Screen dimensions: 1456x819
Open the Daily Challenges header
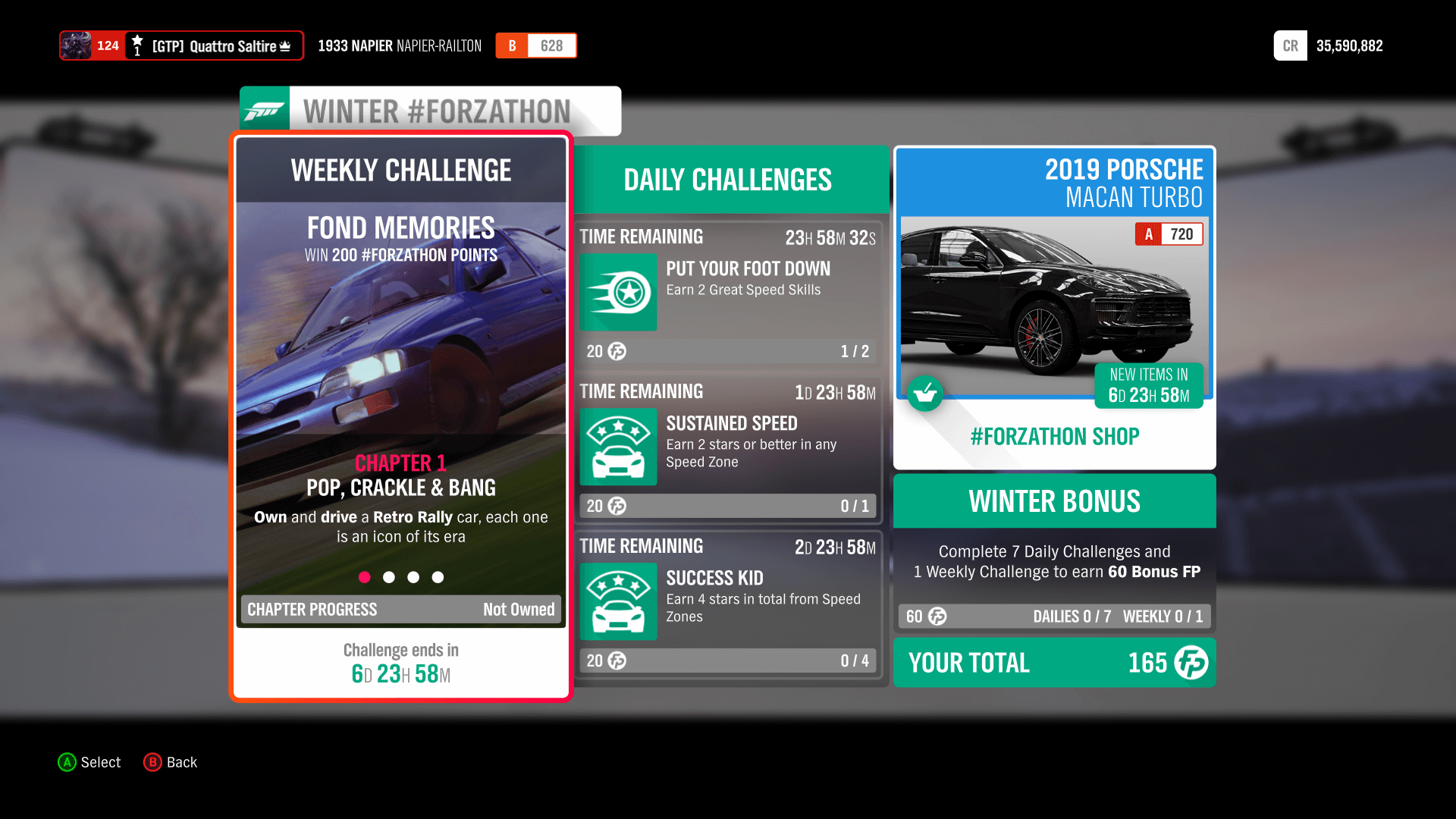pyautogui.click(x=727, y=179)
